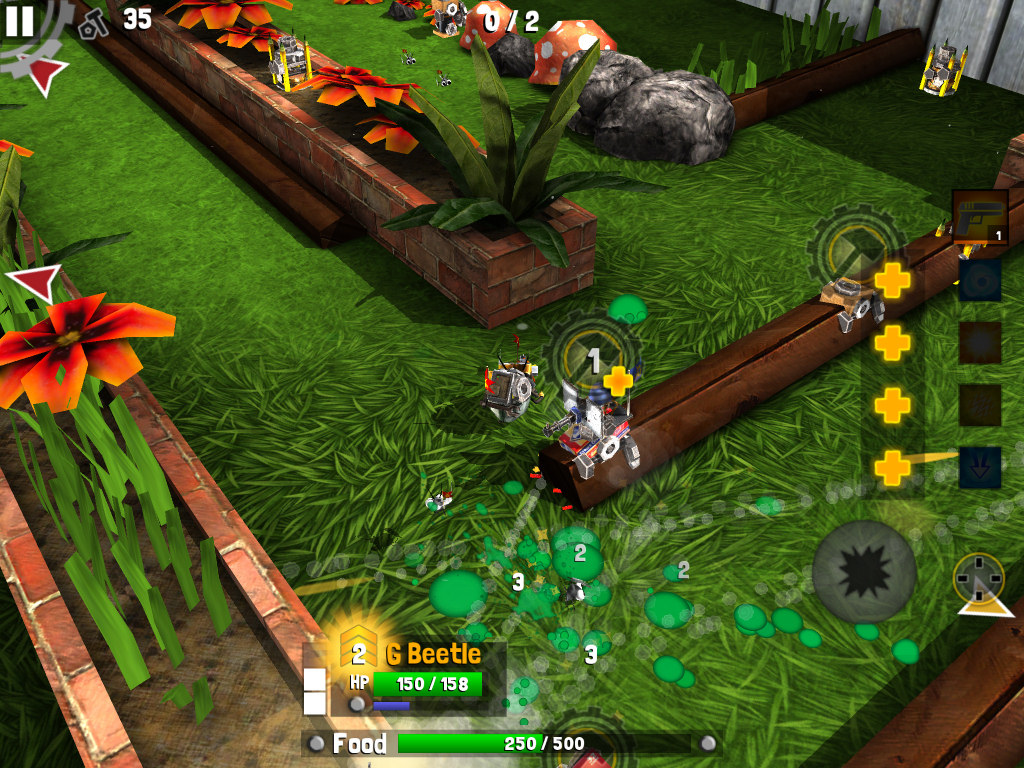Activate the crosshair targeting button
Image resolution: width=1024 pixels, height=768 pixels.
coord(978,578)
